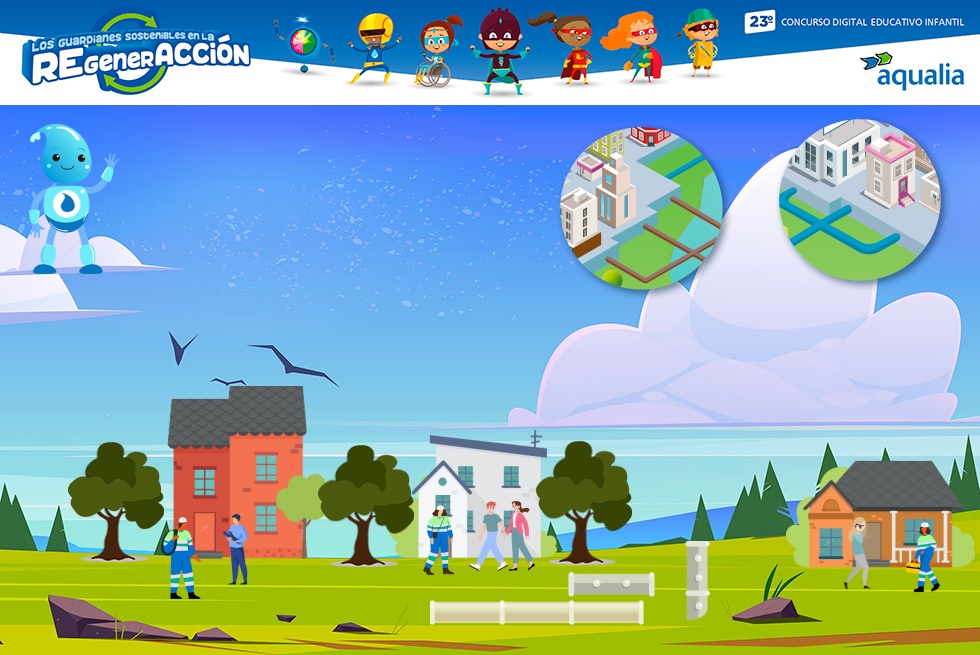980x655 pixels.
Task: Click the REgenerAcción game logo
Action: [x=137, y=56]
